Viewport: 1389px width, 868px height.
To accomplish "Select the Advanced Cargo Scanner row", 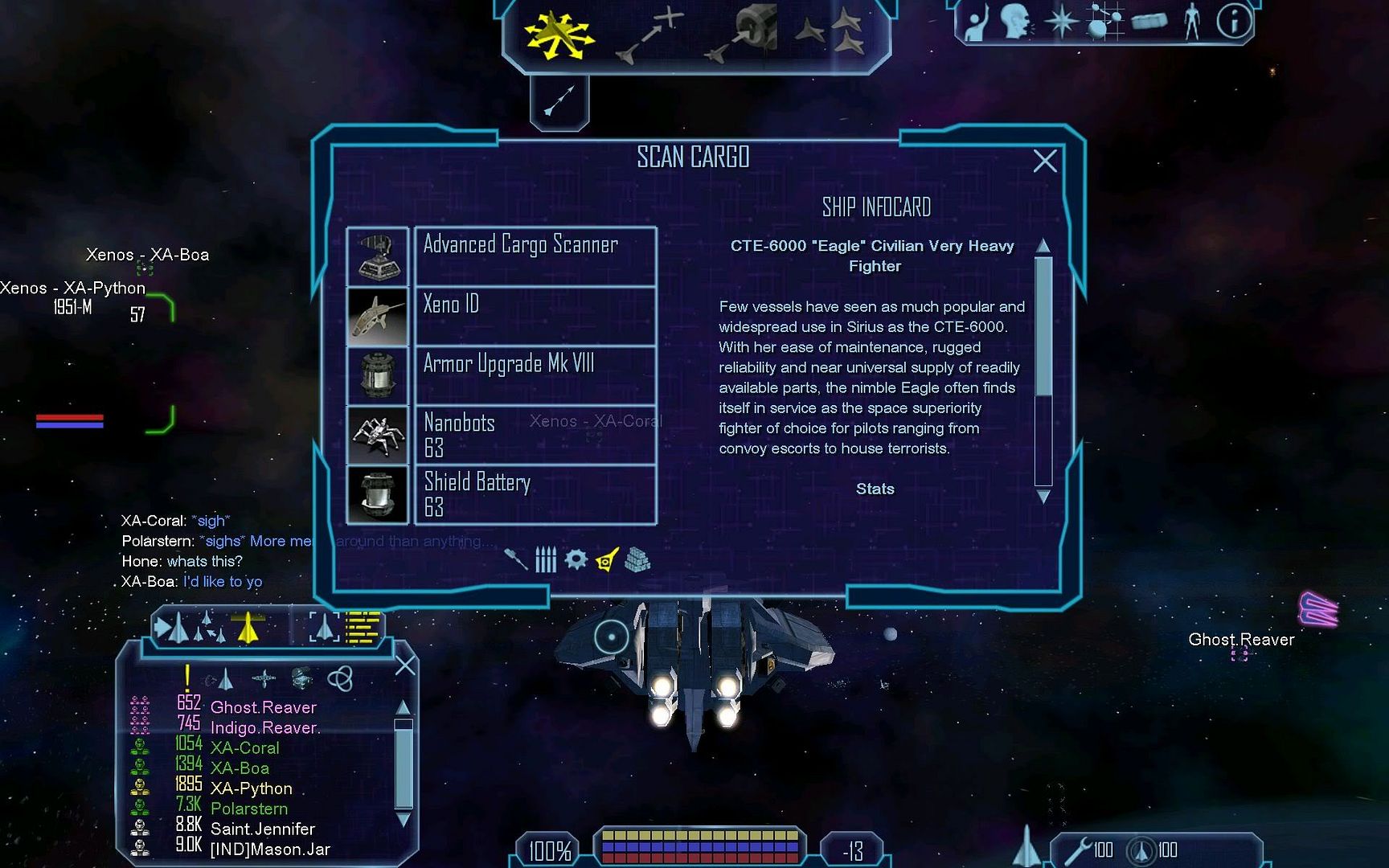I will click(535, 256).
